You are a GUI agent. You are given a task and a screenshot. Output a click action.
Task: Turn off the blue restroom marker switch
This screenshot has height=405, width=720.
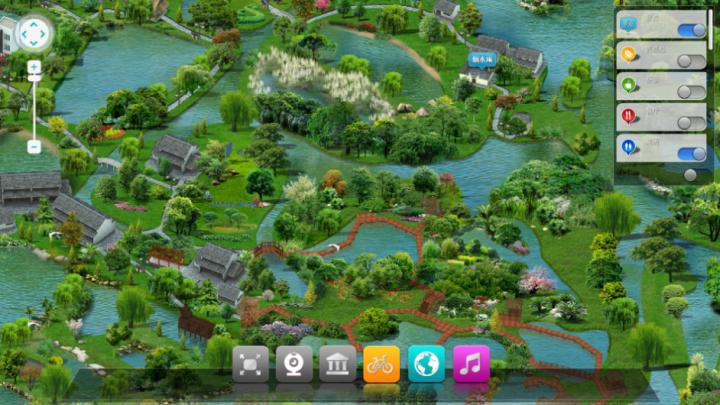(x=691, y=153)
